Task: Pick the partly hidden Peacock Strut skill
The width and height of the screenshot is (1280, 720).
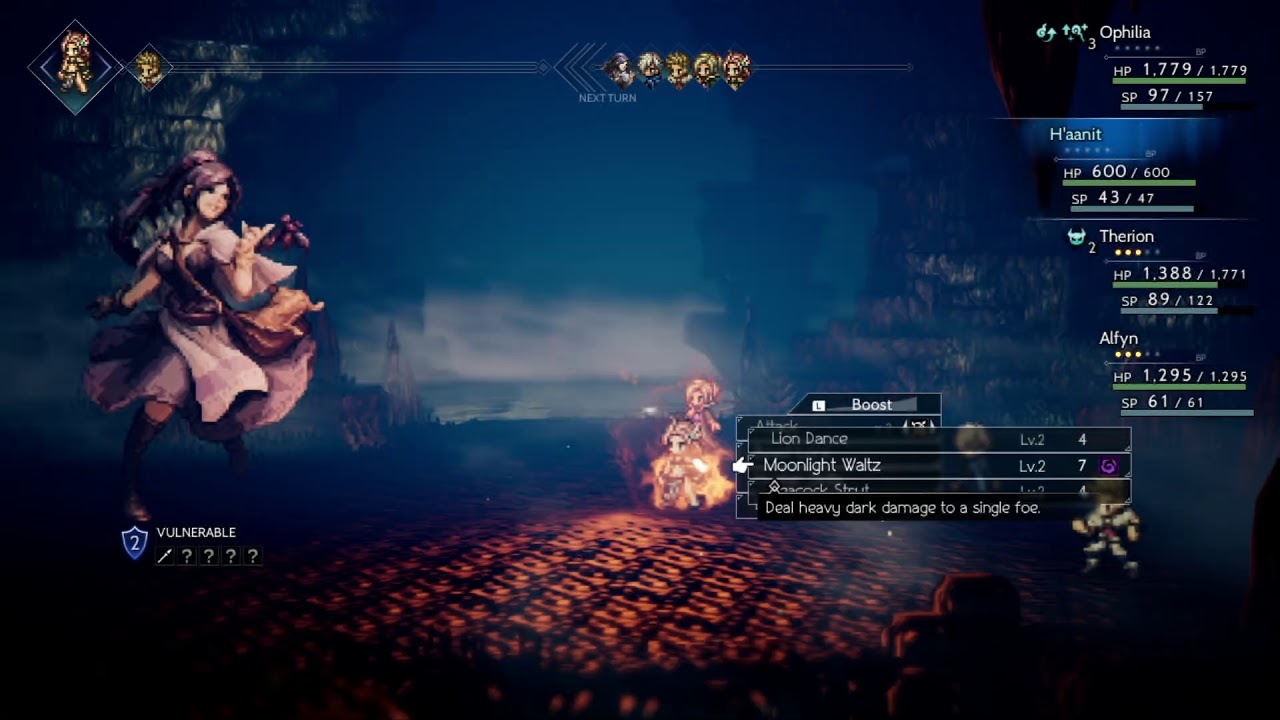Action: pyautogui.click(x=820, y=491)
